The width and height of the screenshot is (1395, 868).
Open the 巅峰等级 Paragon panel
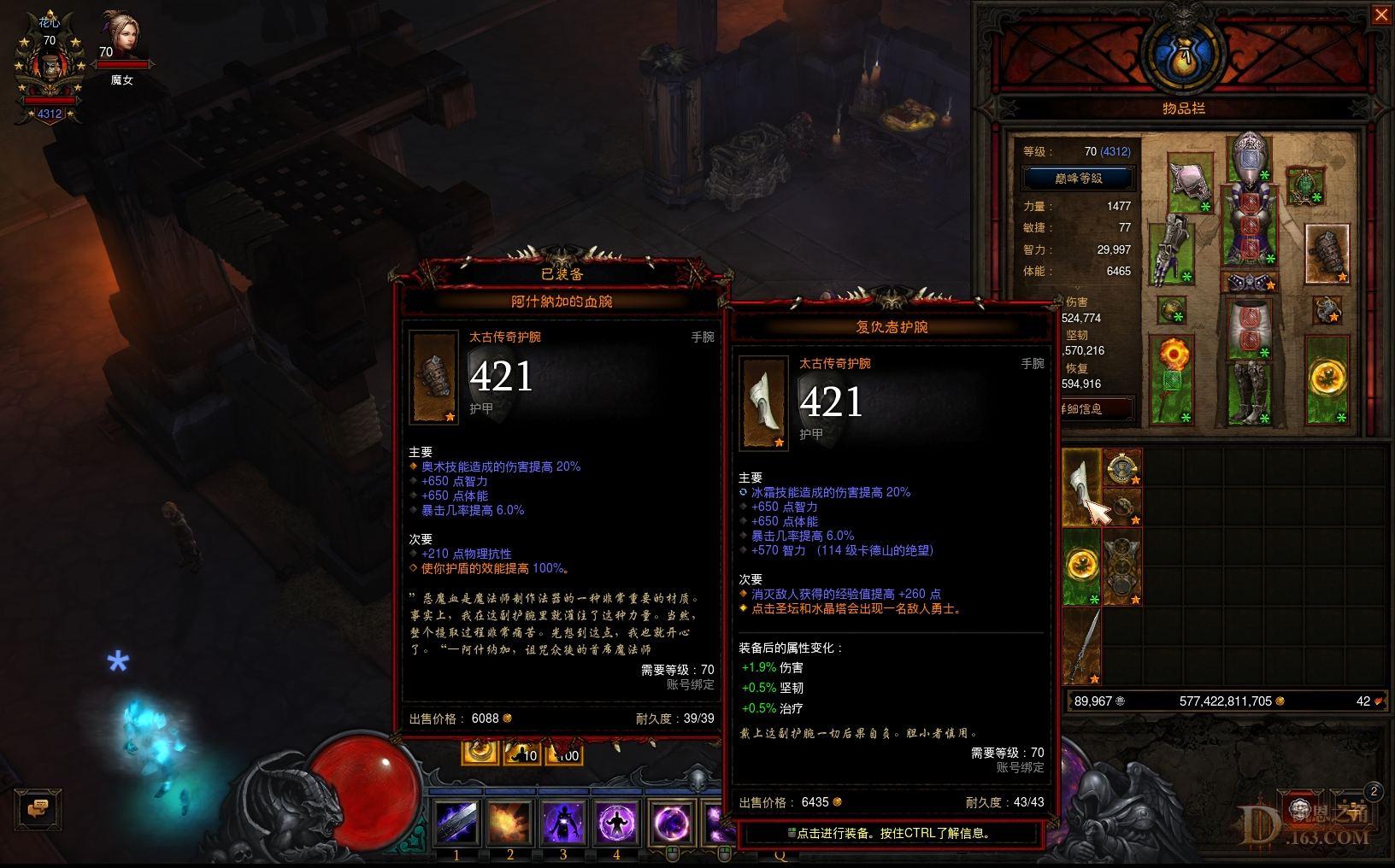pos(1079,178)
